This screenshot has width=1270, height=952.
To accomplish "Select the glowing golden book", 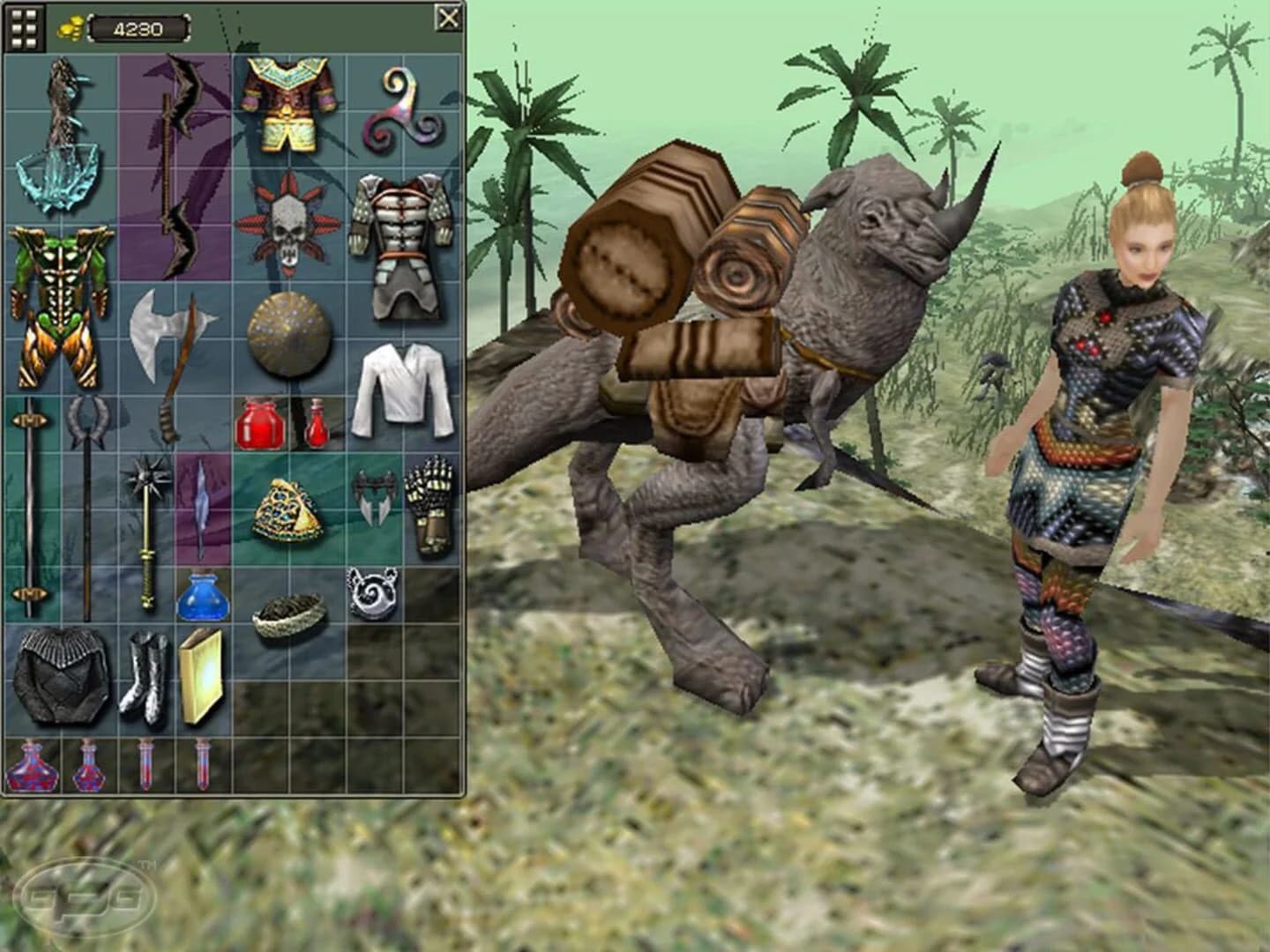I will pyautogui.click(x=201, y=674).
